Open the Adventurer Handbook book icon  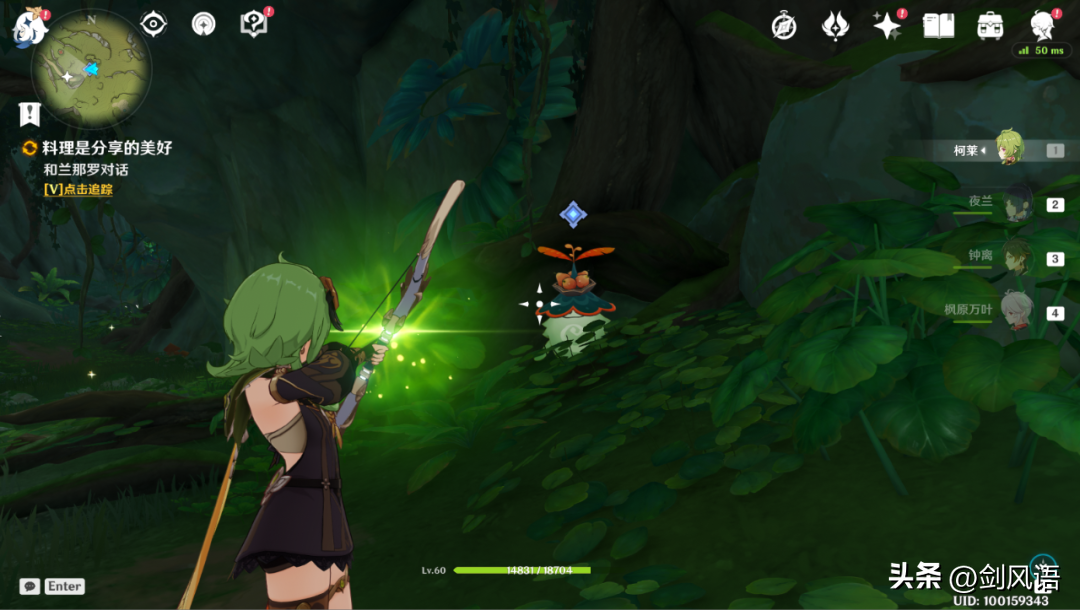coord(938,26)
